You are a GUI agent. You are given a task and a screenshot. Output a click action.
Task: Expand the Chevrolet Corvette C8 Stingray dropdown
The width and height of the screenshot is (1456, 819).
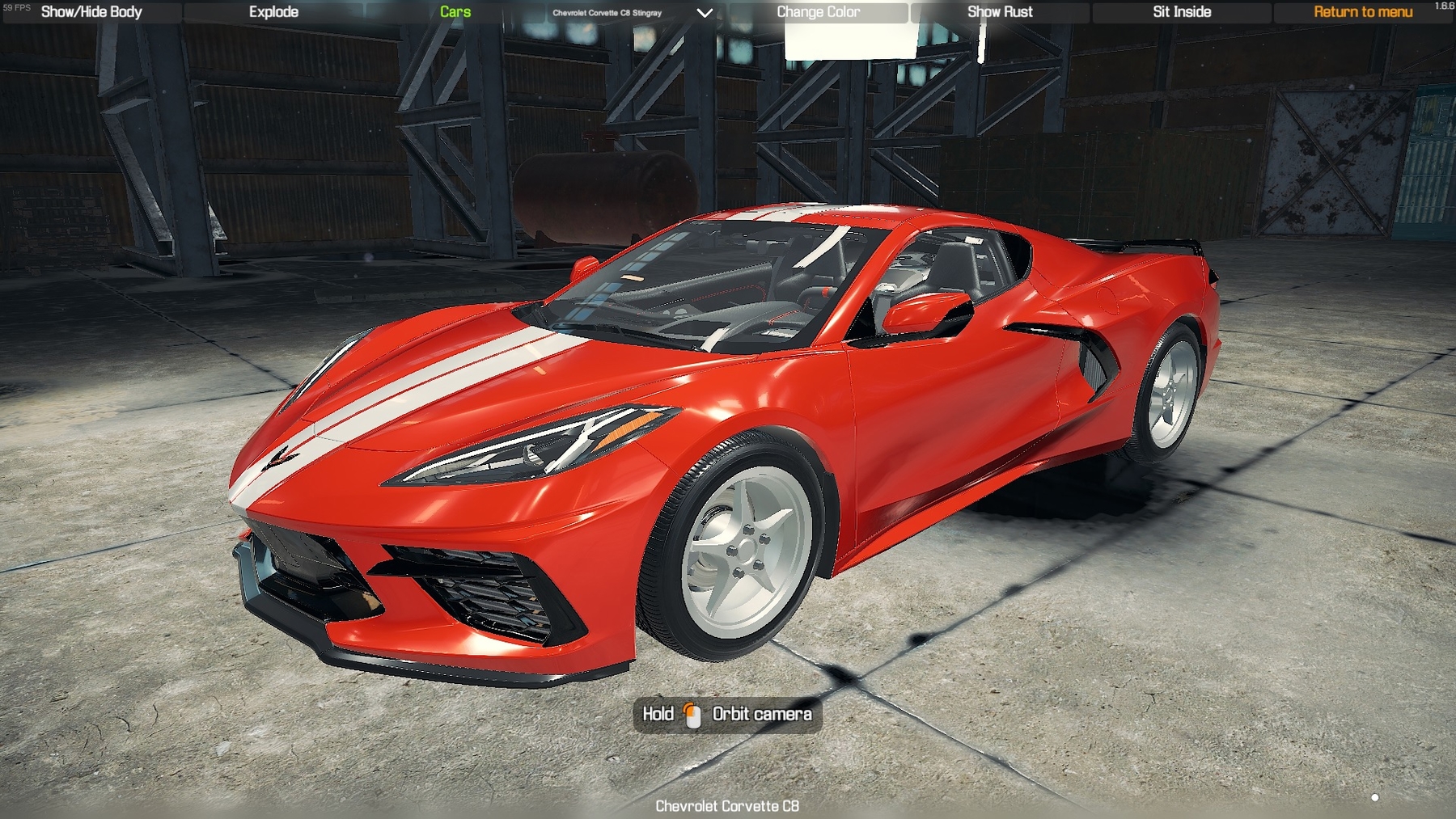[608, 13]
